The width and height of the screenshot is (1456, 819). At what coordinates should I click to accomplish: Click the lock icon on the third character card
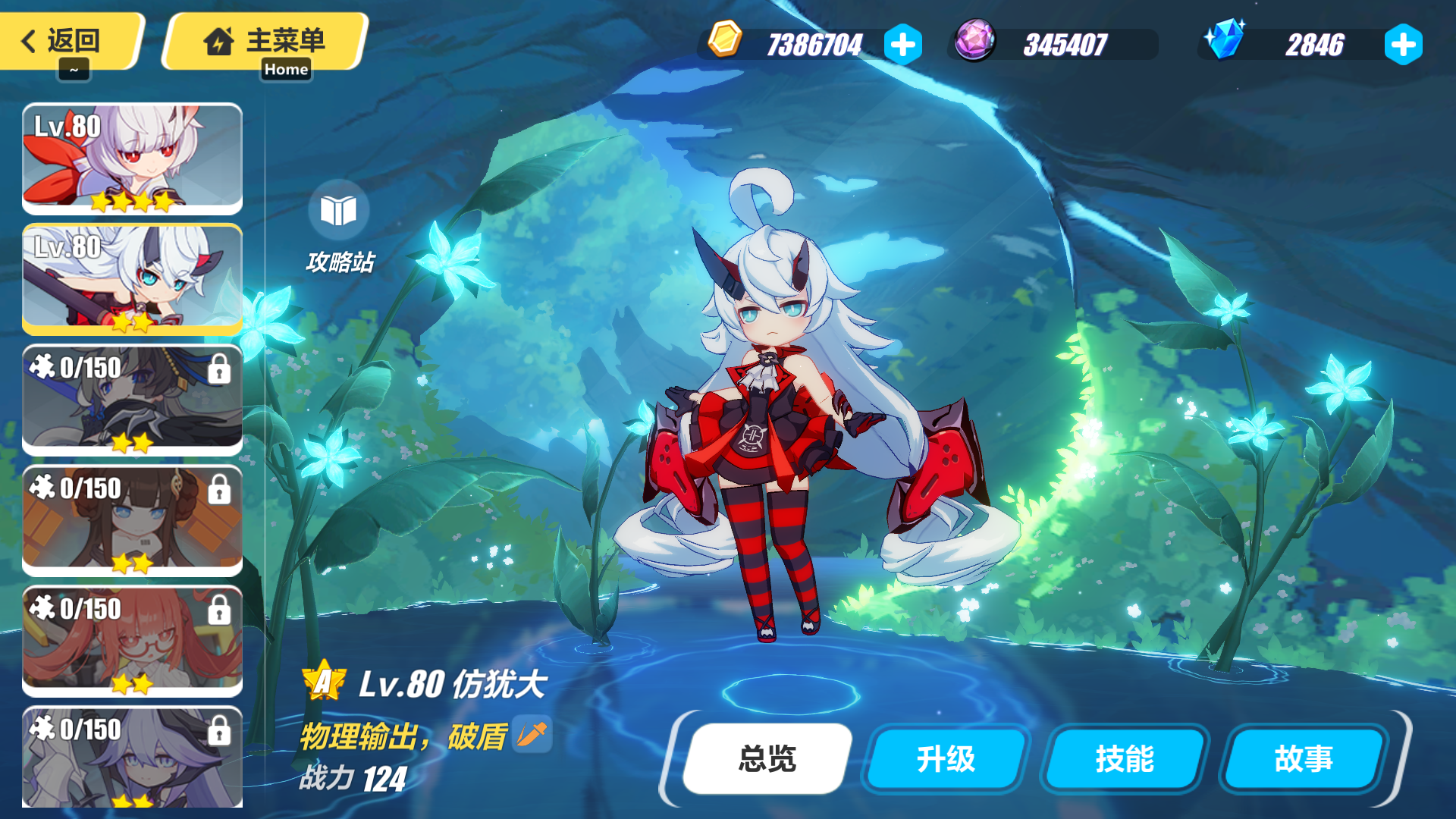220,369
